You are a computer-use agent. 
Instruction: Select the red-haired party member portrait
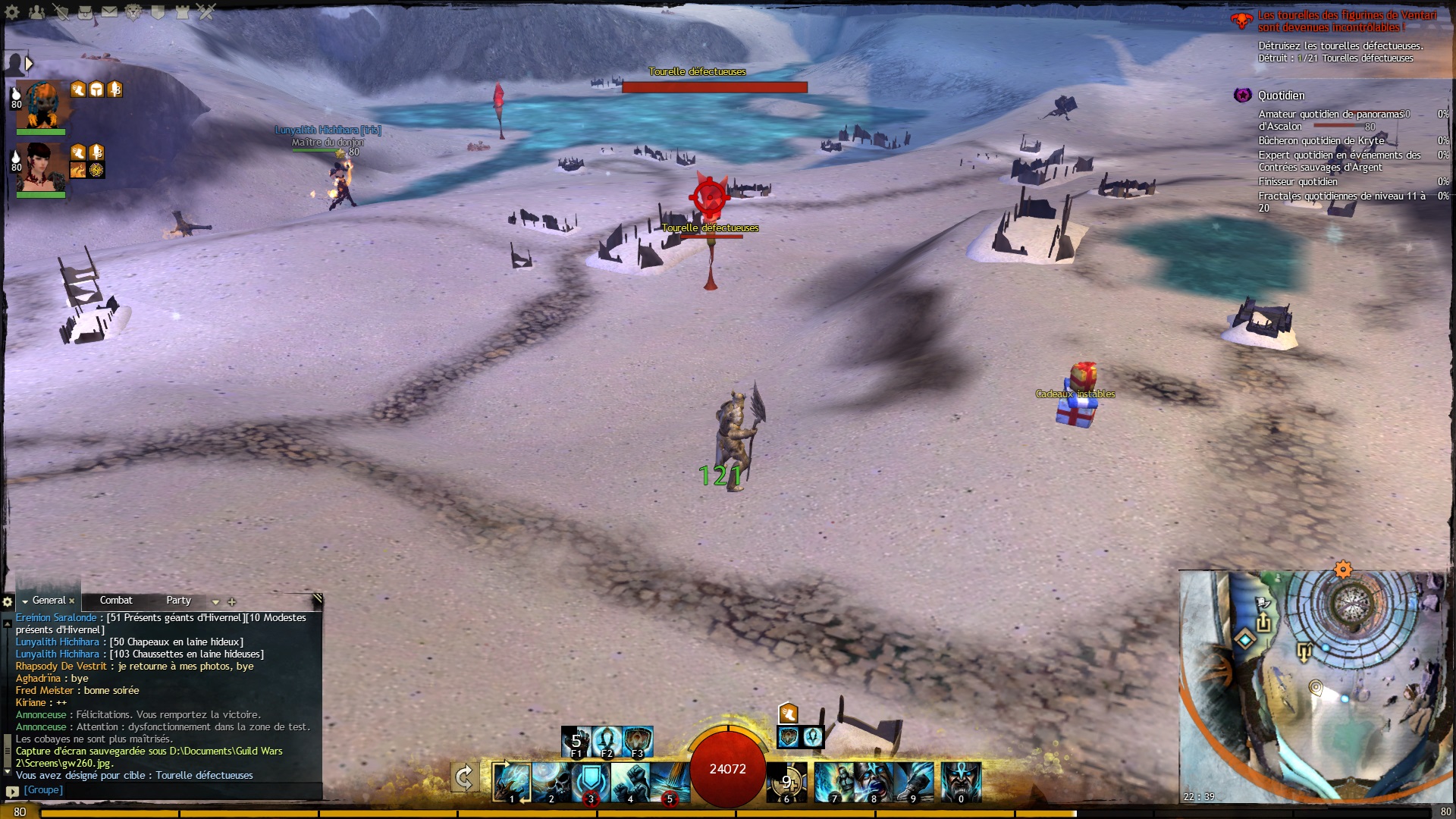tap(42, 167)
